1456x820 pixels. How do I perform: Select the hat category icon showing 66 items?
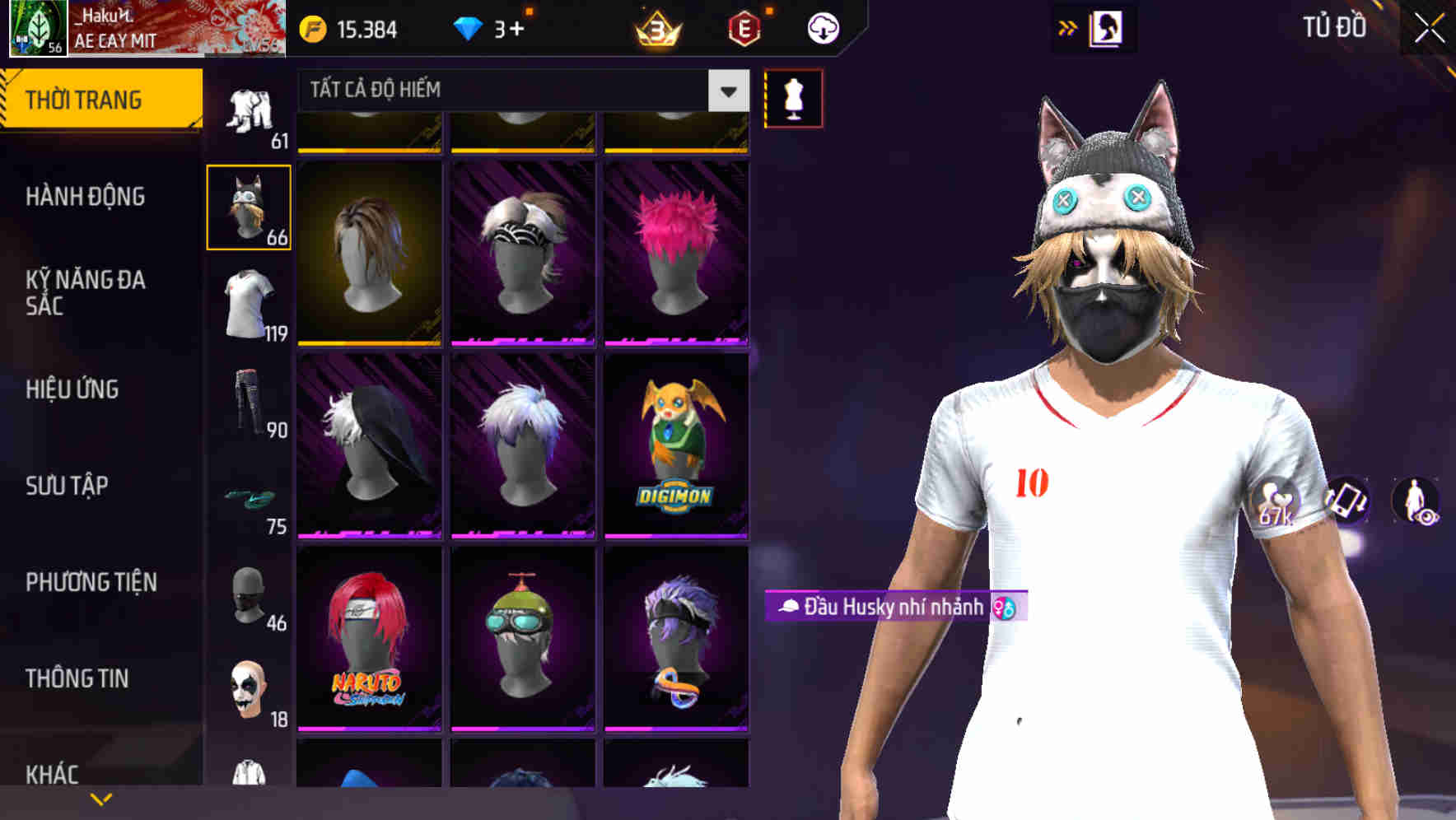pos(249,207)
